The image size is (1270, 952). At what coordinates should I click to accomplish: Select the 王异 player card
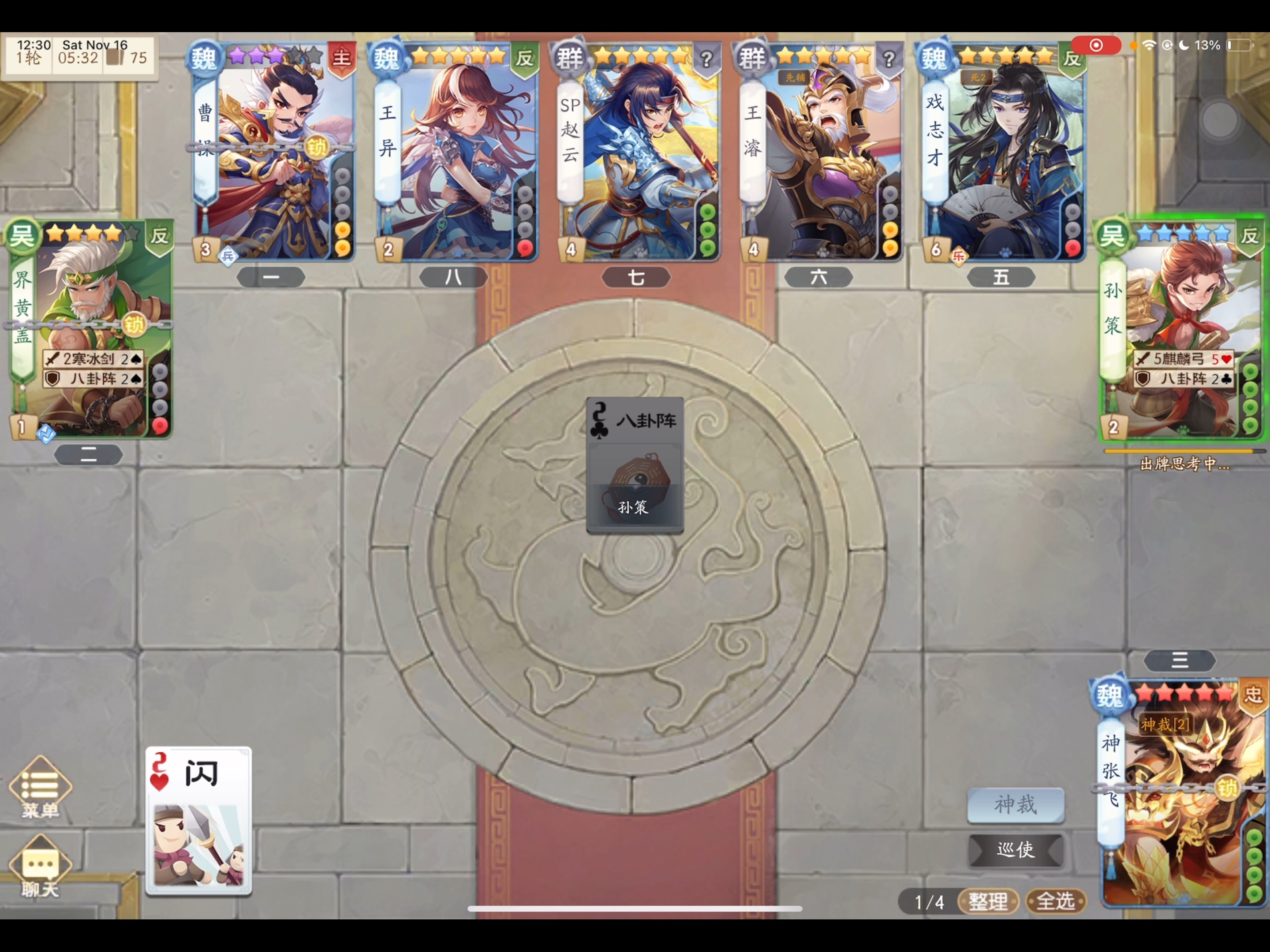coord(456,152)
